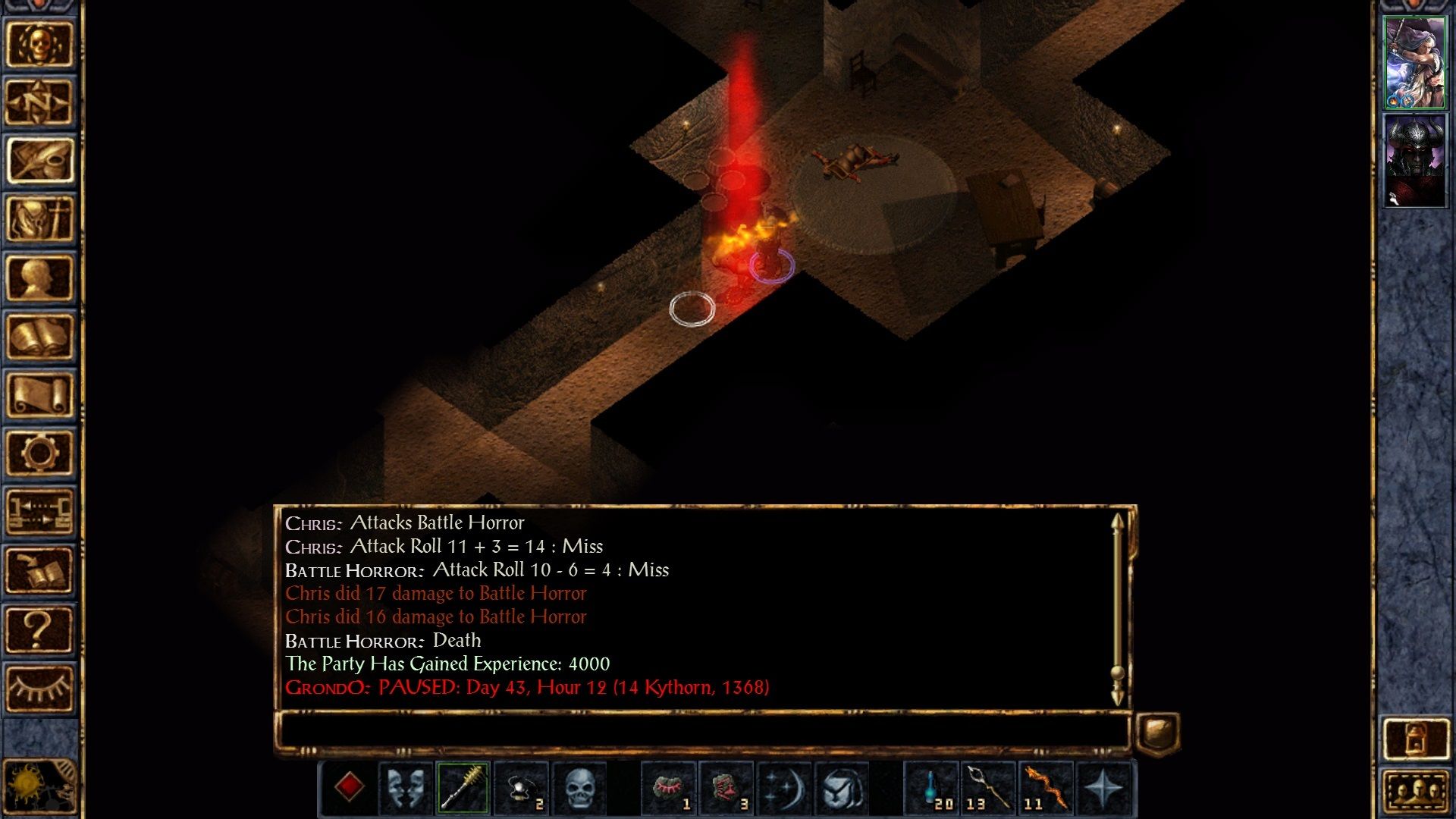Screen dimensions: 1456x819
Task: Click the shield button beside the text input
Action: [x=1156, y=730]
